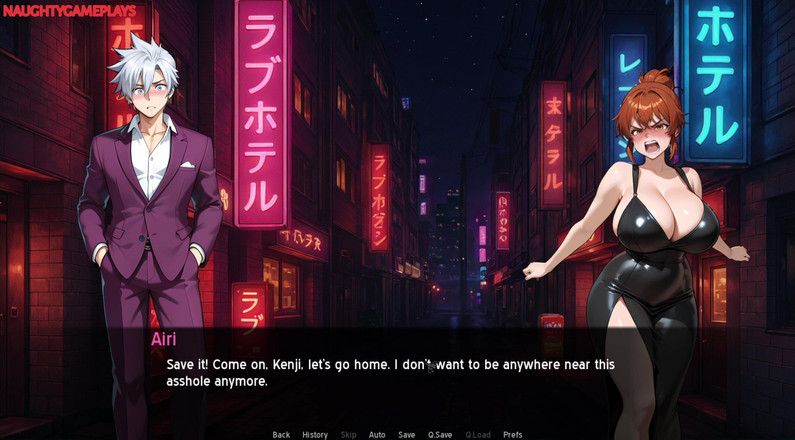Quick load with Q.Load

478,435
